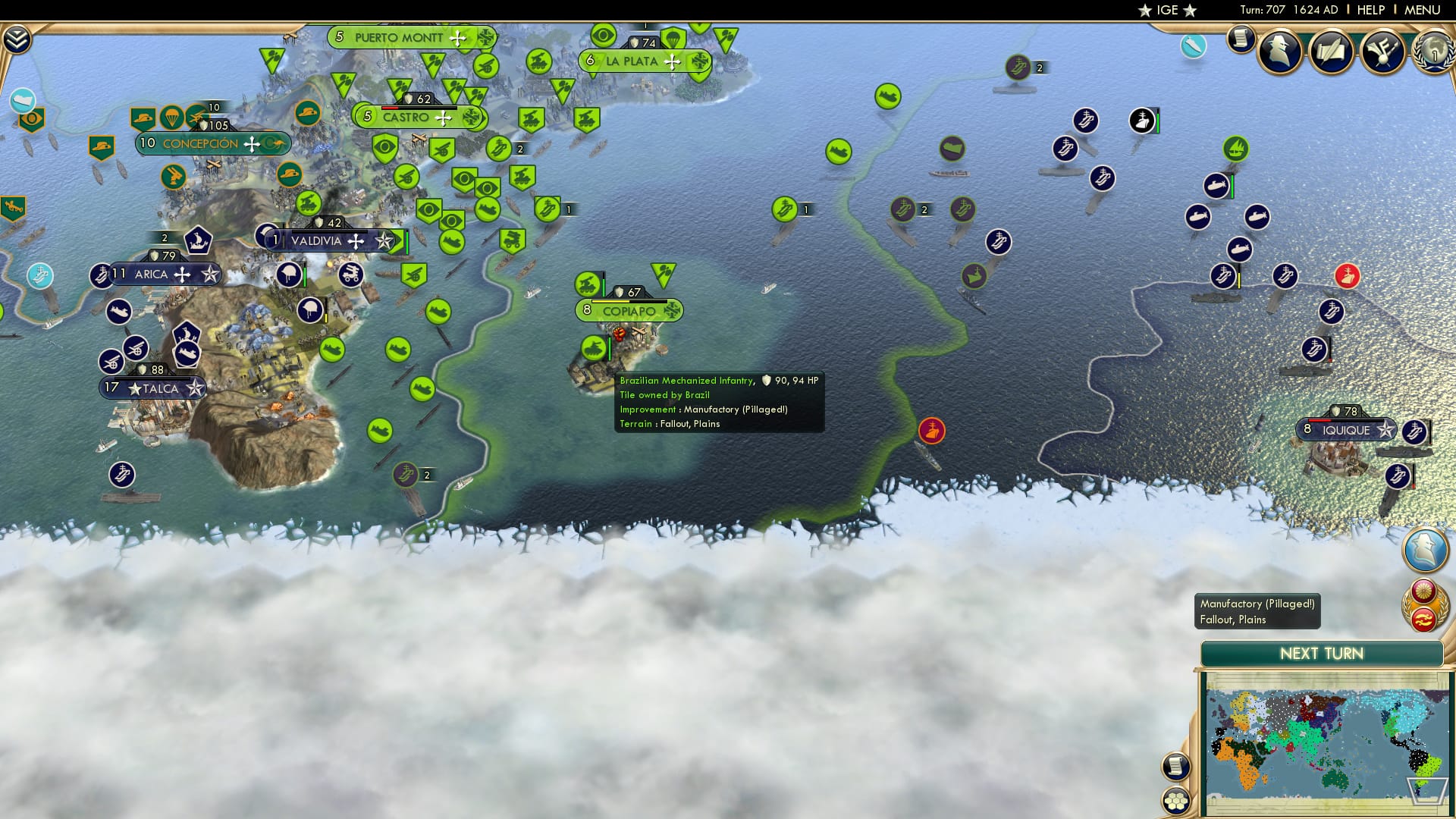Click the IGE label at the top bar
This screenshot has height=819, width=1456.
click(1166, 10)
